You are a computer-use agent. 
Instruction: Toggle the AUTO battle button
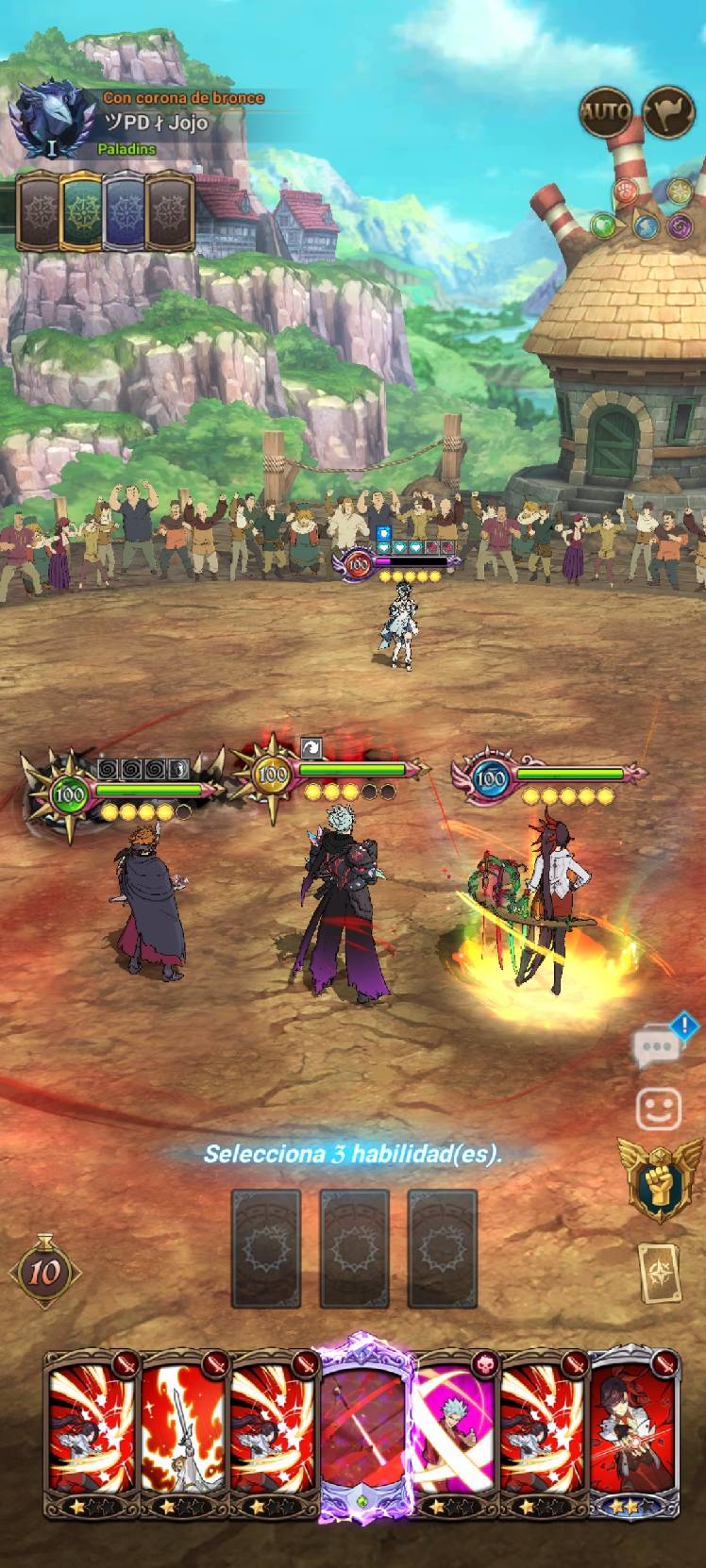tap(605, 113)
